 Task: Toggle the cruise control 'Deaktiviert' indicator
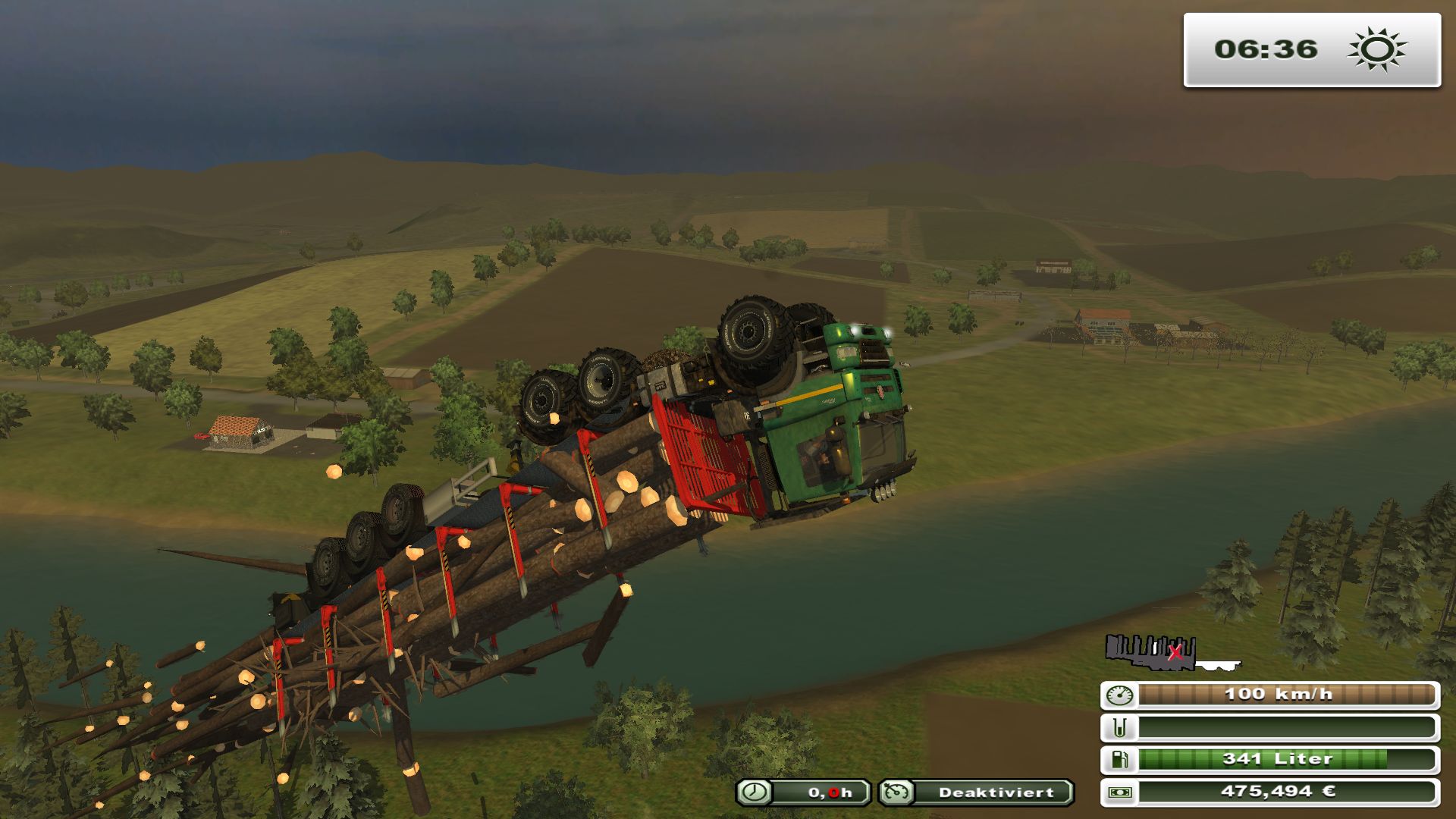pyautogui.click(x=977, y=792)
